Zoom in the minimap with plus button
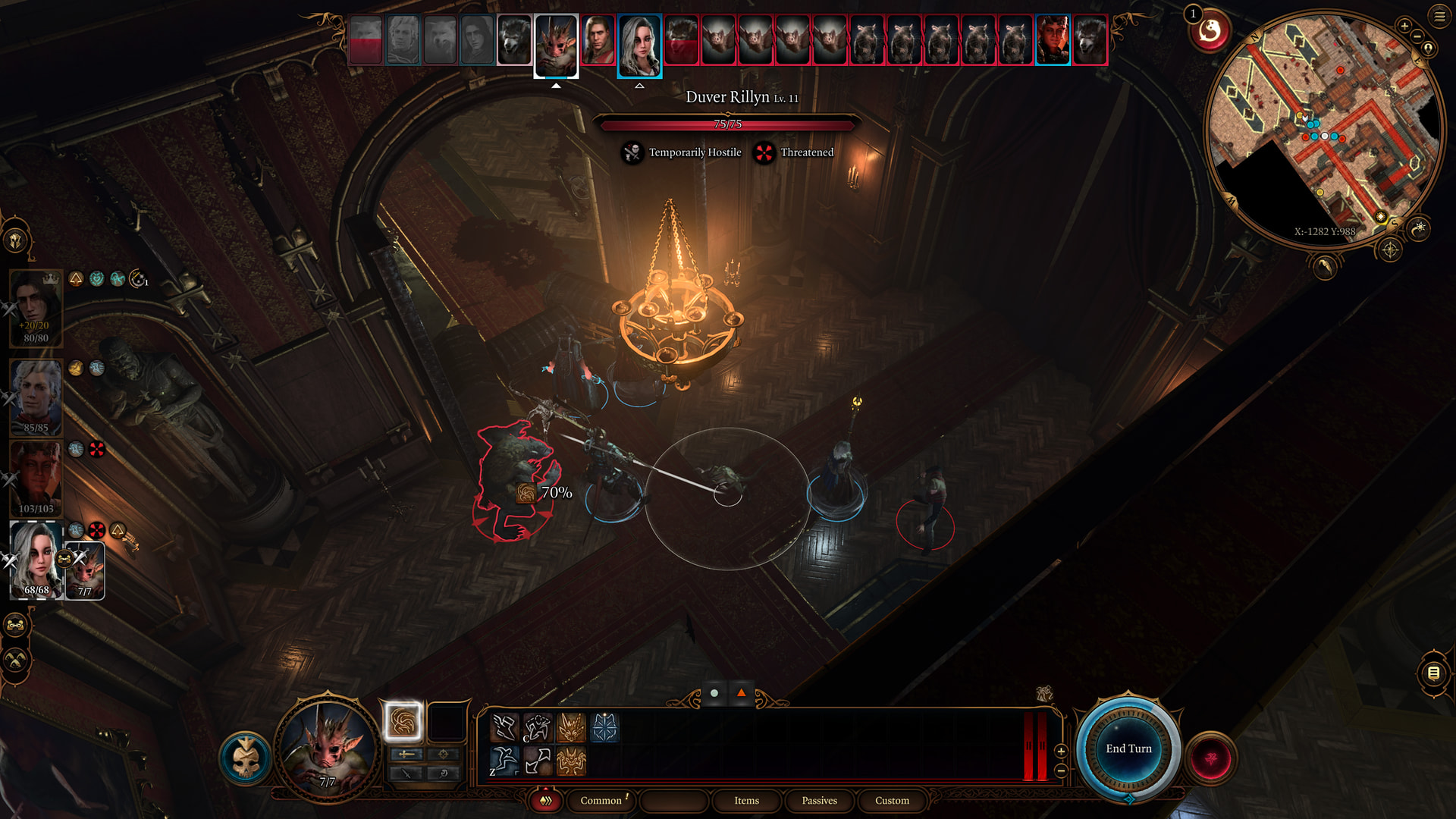The width and height of the screenshot is (1456, 819). pyautogui.click(x=1404, y=27)
